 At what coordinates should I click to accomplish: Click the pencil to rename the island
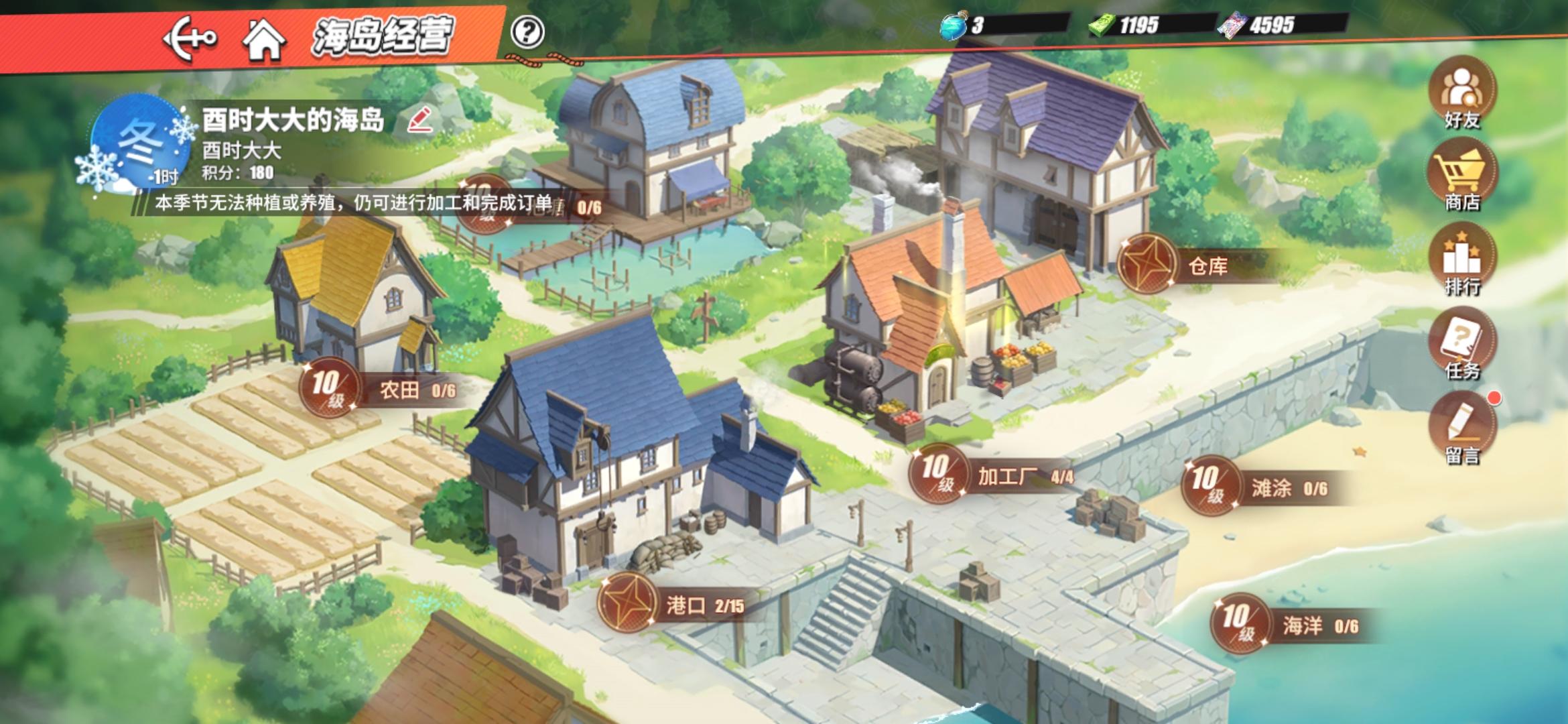(x=419, y=121)
